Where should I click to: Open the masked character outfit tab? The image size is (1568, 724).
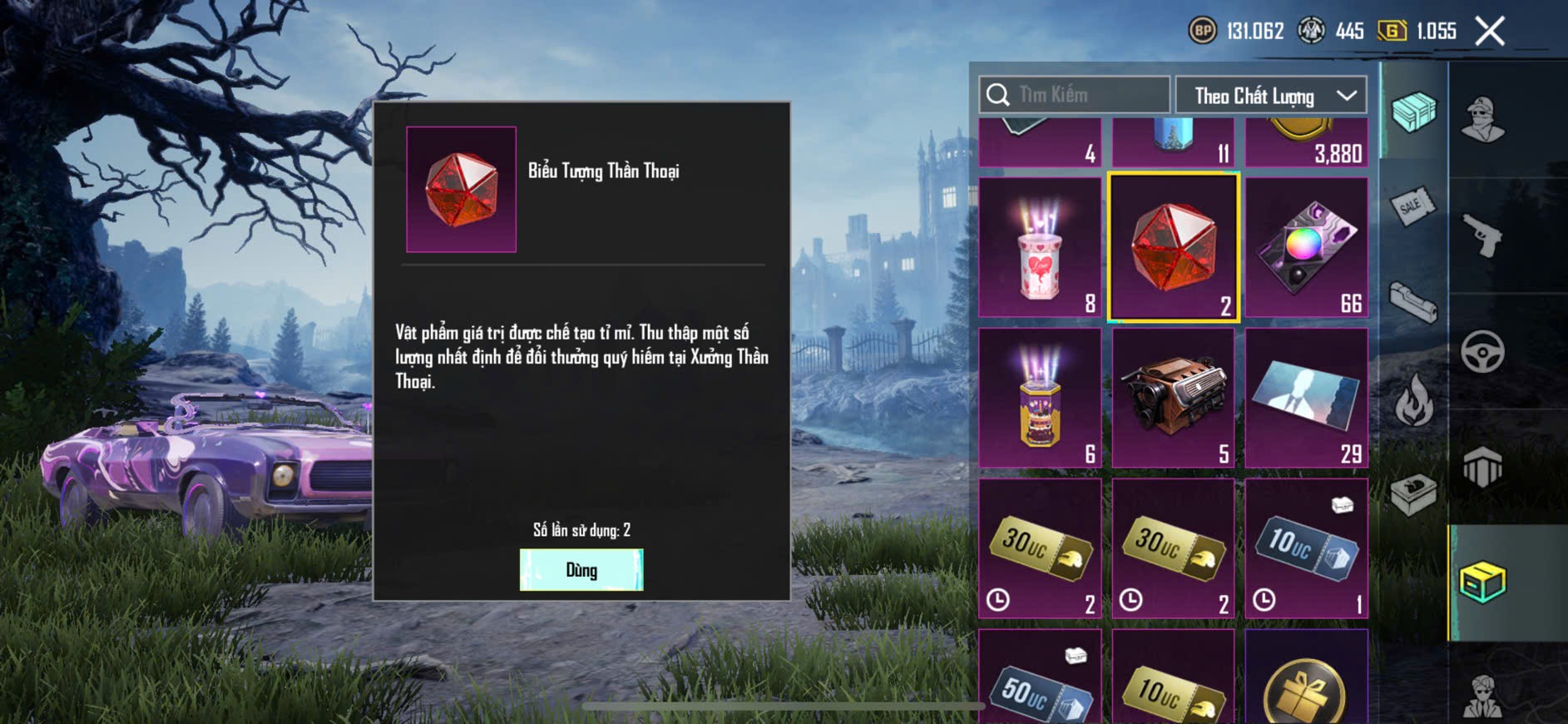pyautogui.click(x=1482, y=118)
